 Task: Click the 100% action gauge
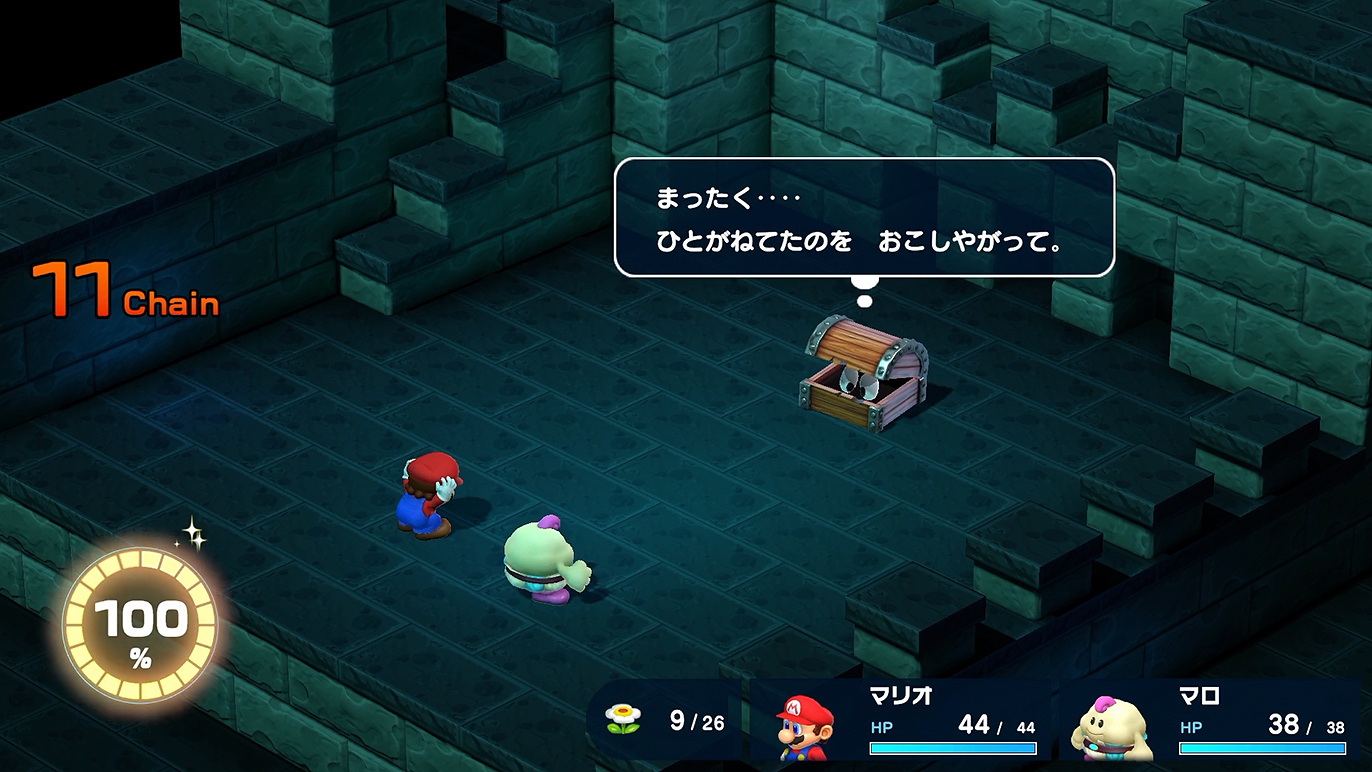coord(140,626)
